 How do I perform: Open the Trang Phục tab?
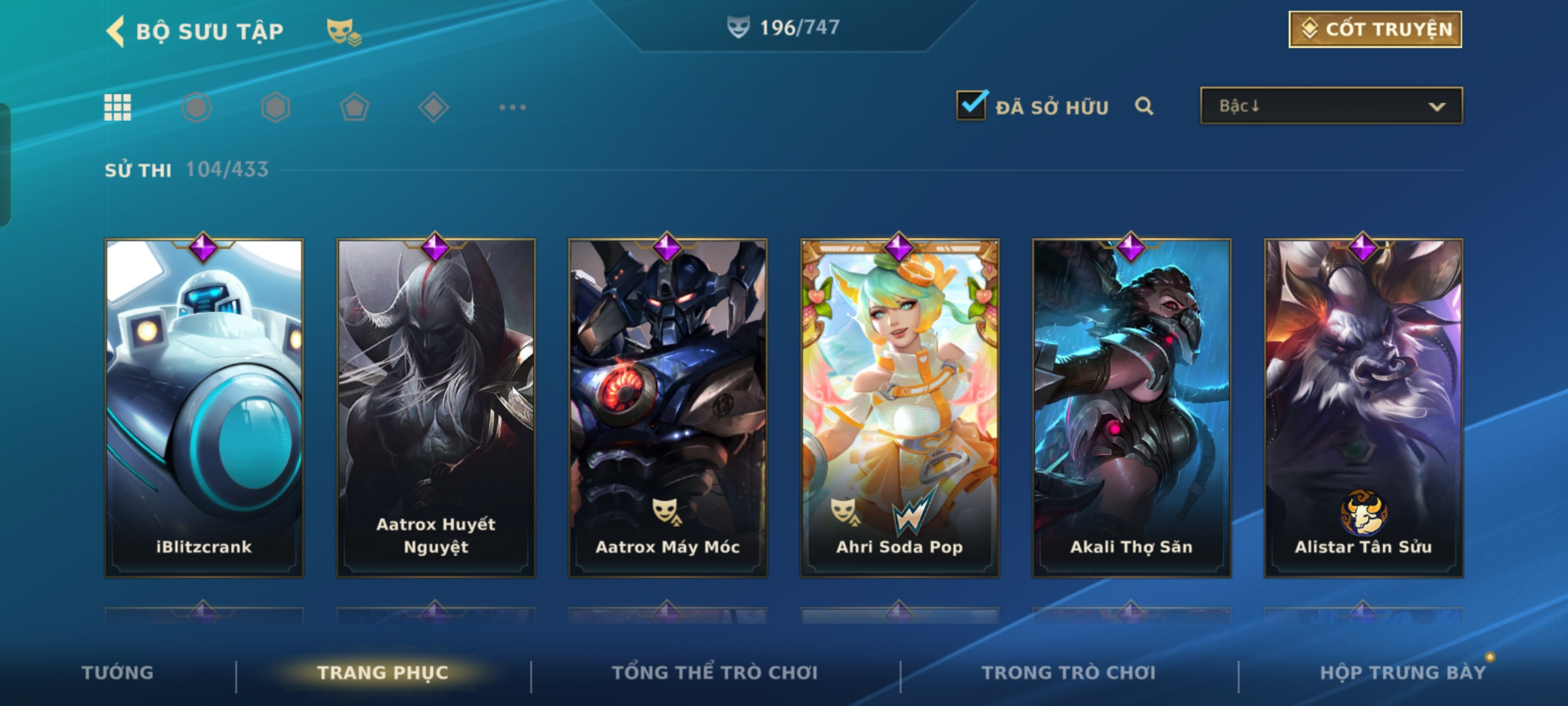383,673
